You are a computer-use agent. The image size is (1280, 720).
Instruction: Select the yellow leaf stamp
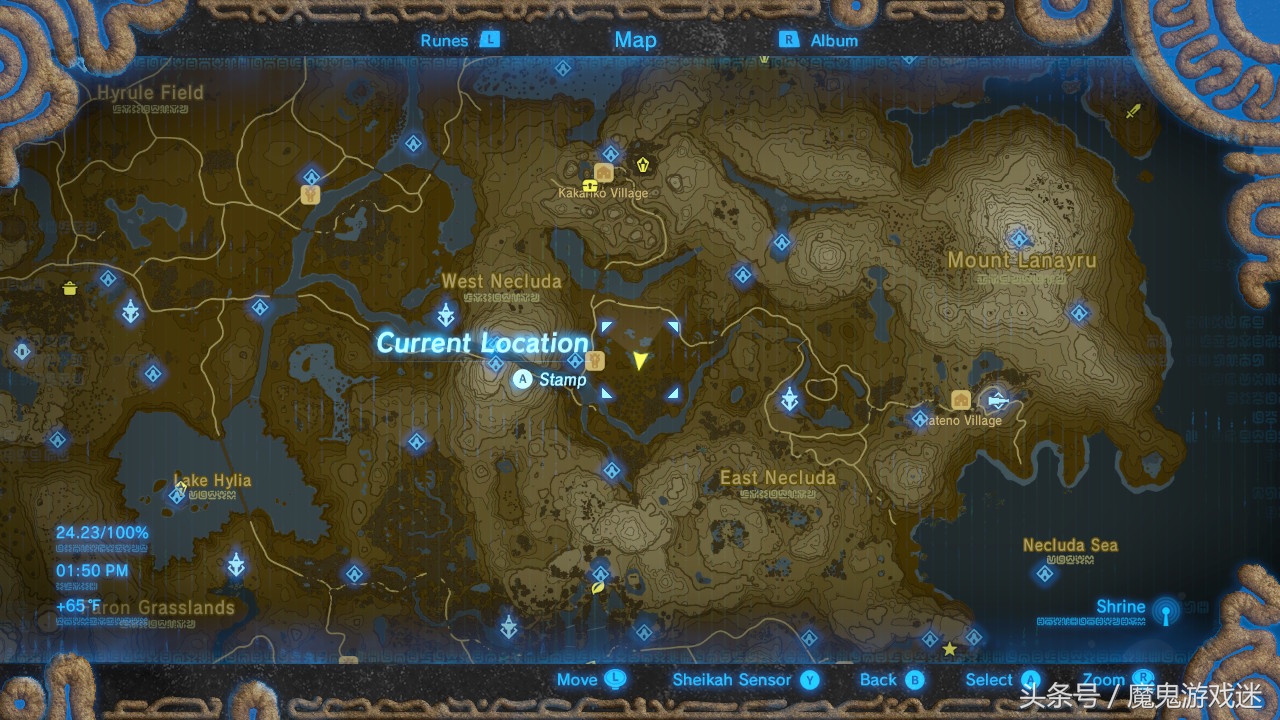point(598,589)
